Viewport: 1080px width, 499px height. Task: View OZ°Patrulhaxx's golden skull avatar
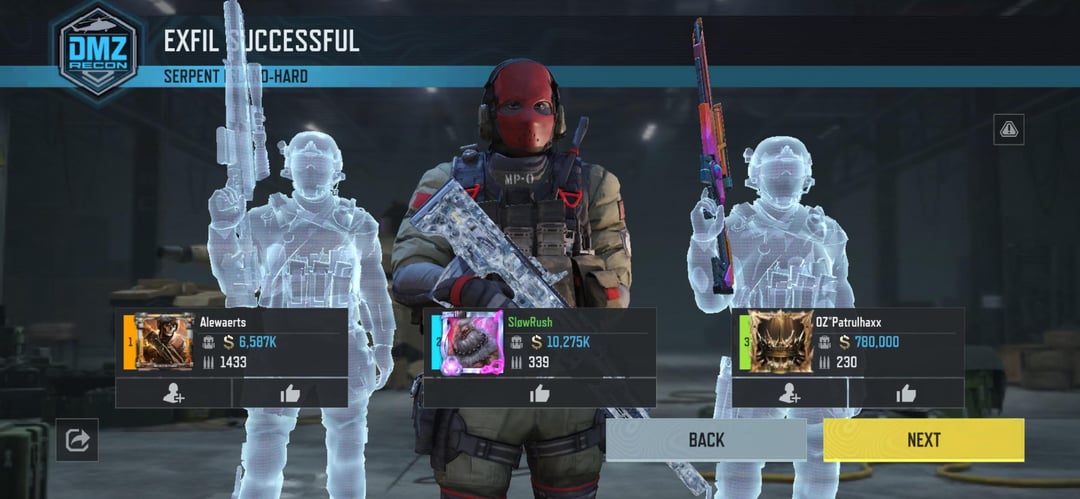click(x=781, y=342)
